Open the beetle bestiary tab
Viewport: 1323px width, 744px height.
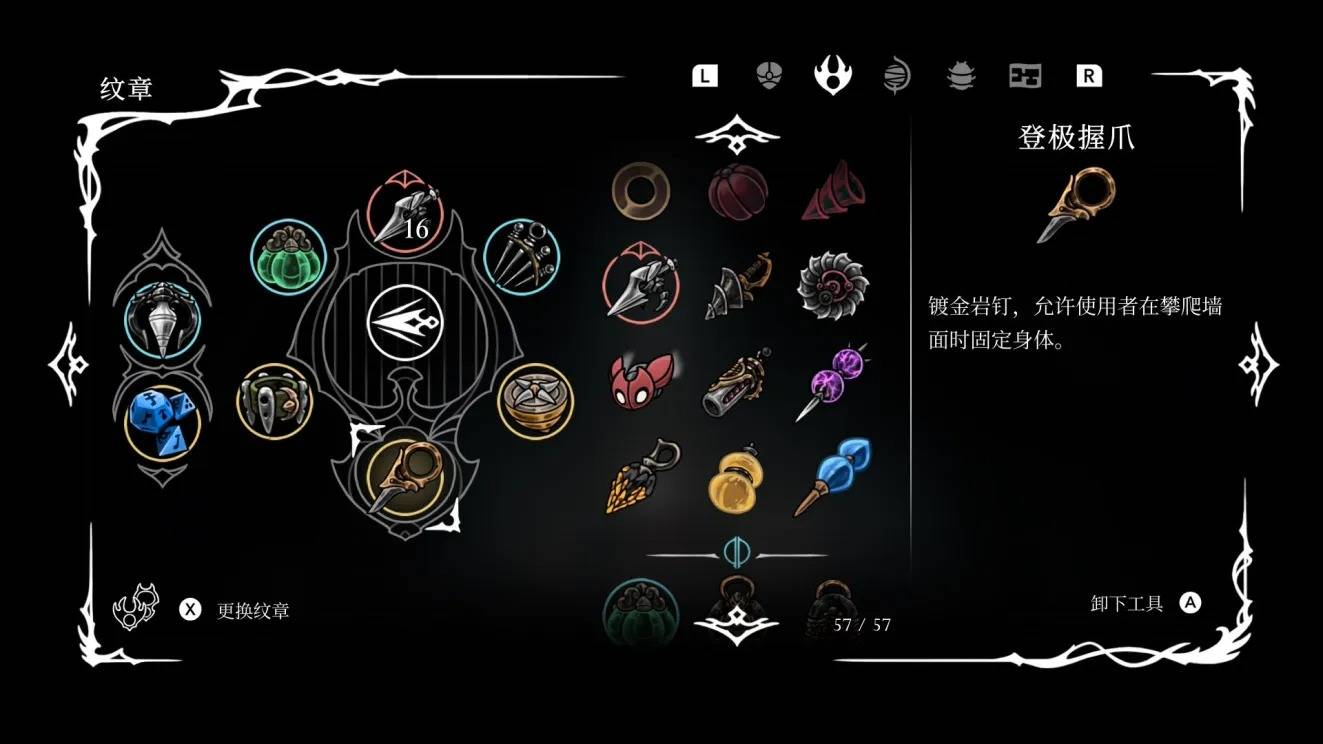[x=960, y=76]
